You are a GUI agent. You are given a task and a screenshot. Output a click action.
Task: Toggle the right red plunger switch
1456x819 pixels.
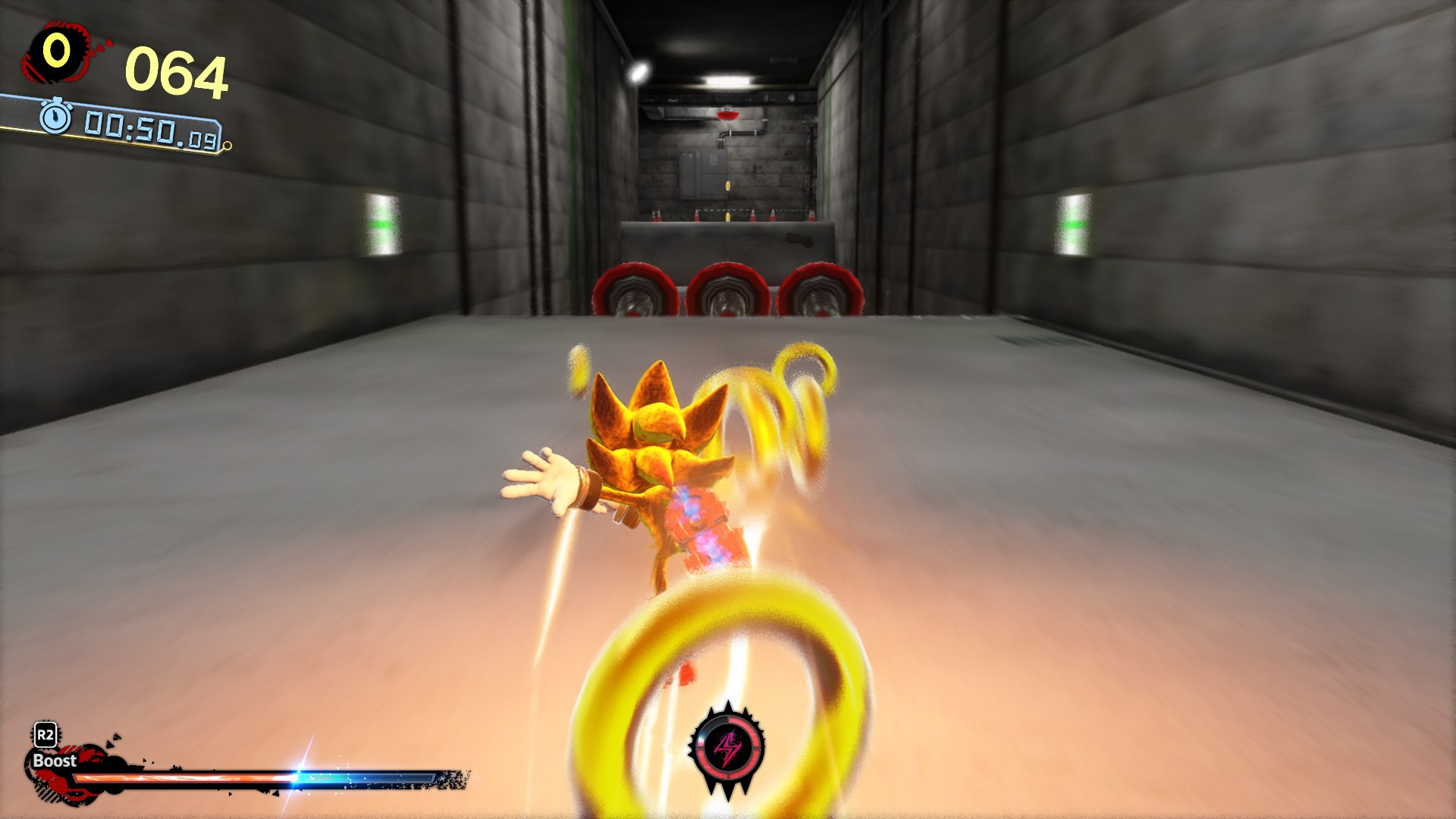point(821,292)
